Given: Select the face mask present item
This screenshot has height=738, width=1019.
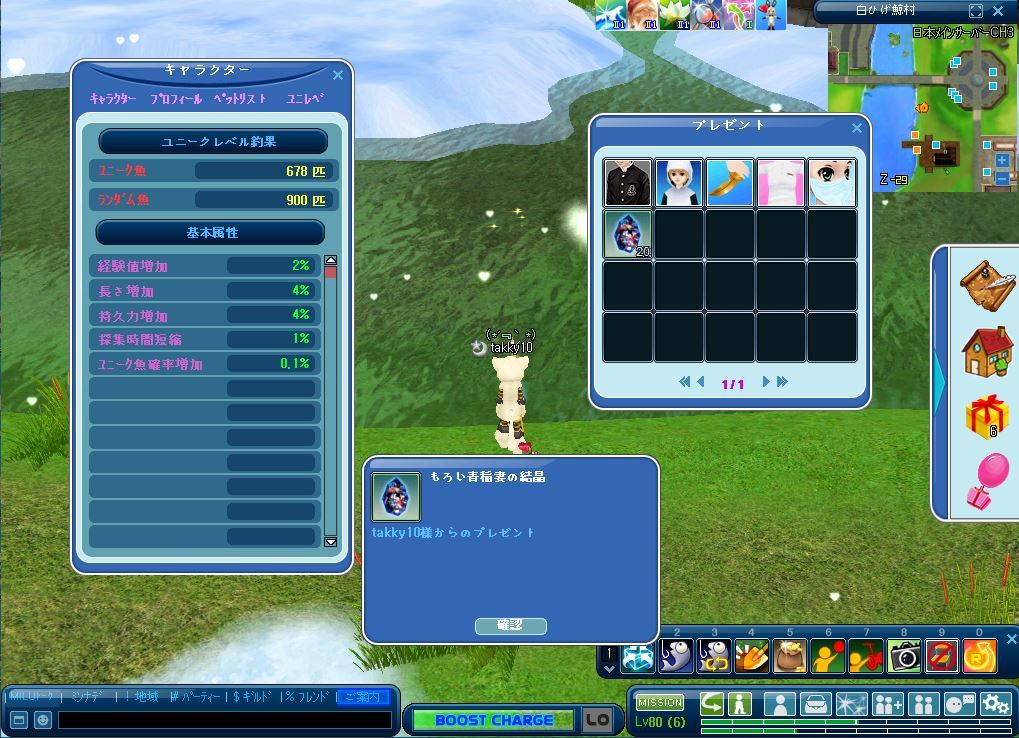Looking at the screenshot, I should tap(832, 183).
